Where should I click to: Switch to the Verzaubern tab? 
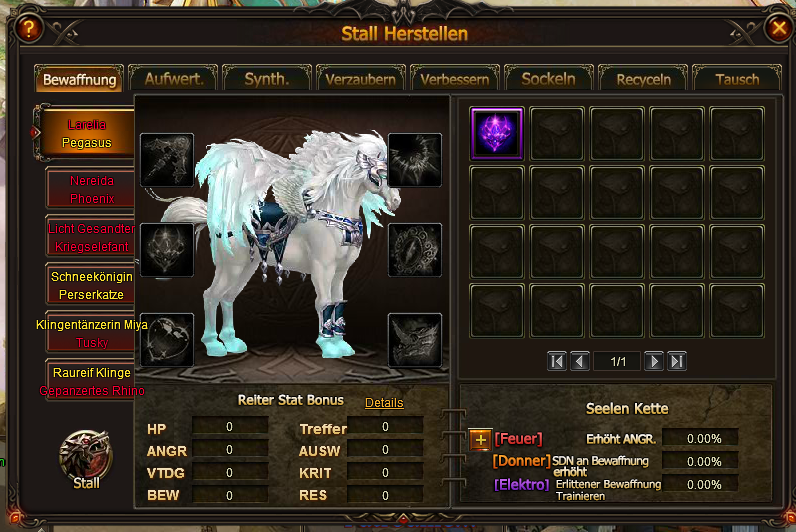(x=361, y=79)
